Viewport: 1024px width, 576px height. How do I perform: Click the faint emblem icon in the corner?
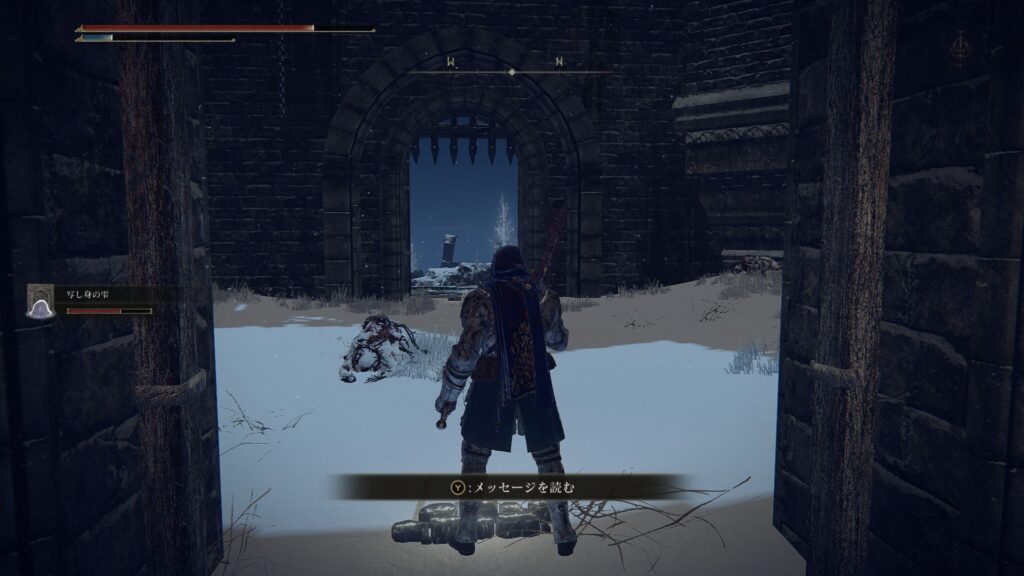(x=959, y=48)
